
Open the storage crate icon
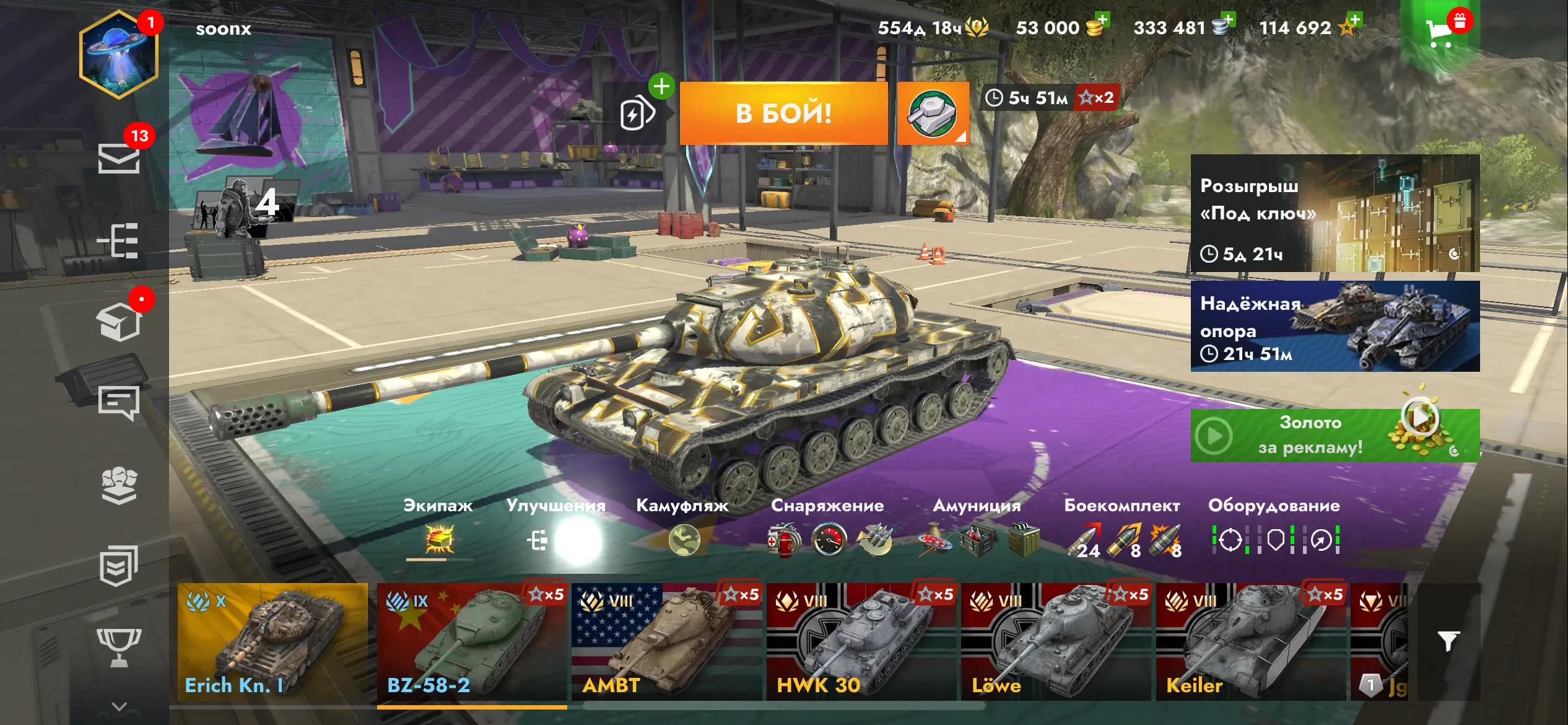click(119, 322)
